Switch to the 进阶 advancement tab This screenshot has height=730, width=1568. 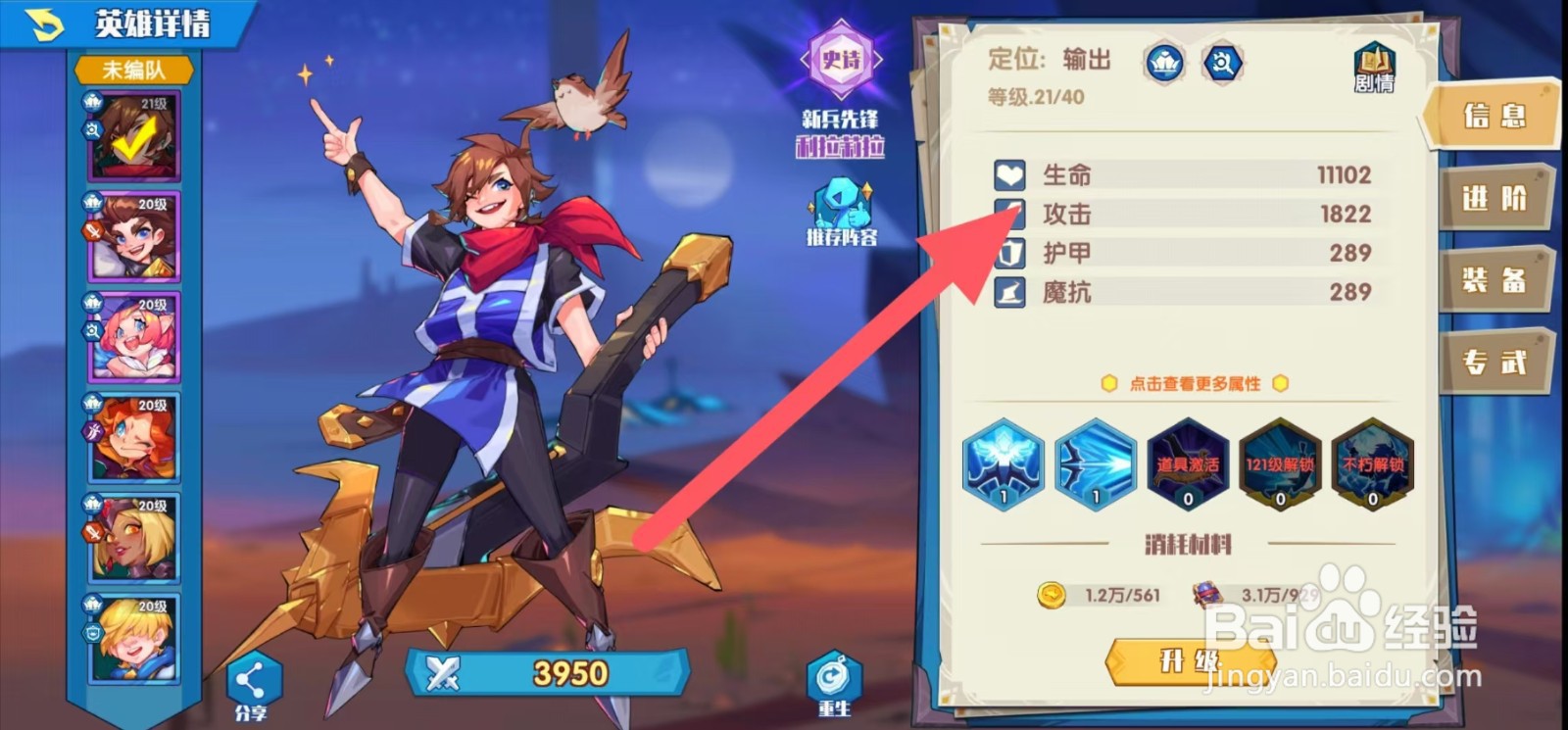coord(1496,199)
